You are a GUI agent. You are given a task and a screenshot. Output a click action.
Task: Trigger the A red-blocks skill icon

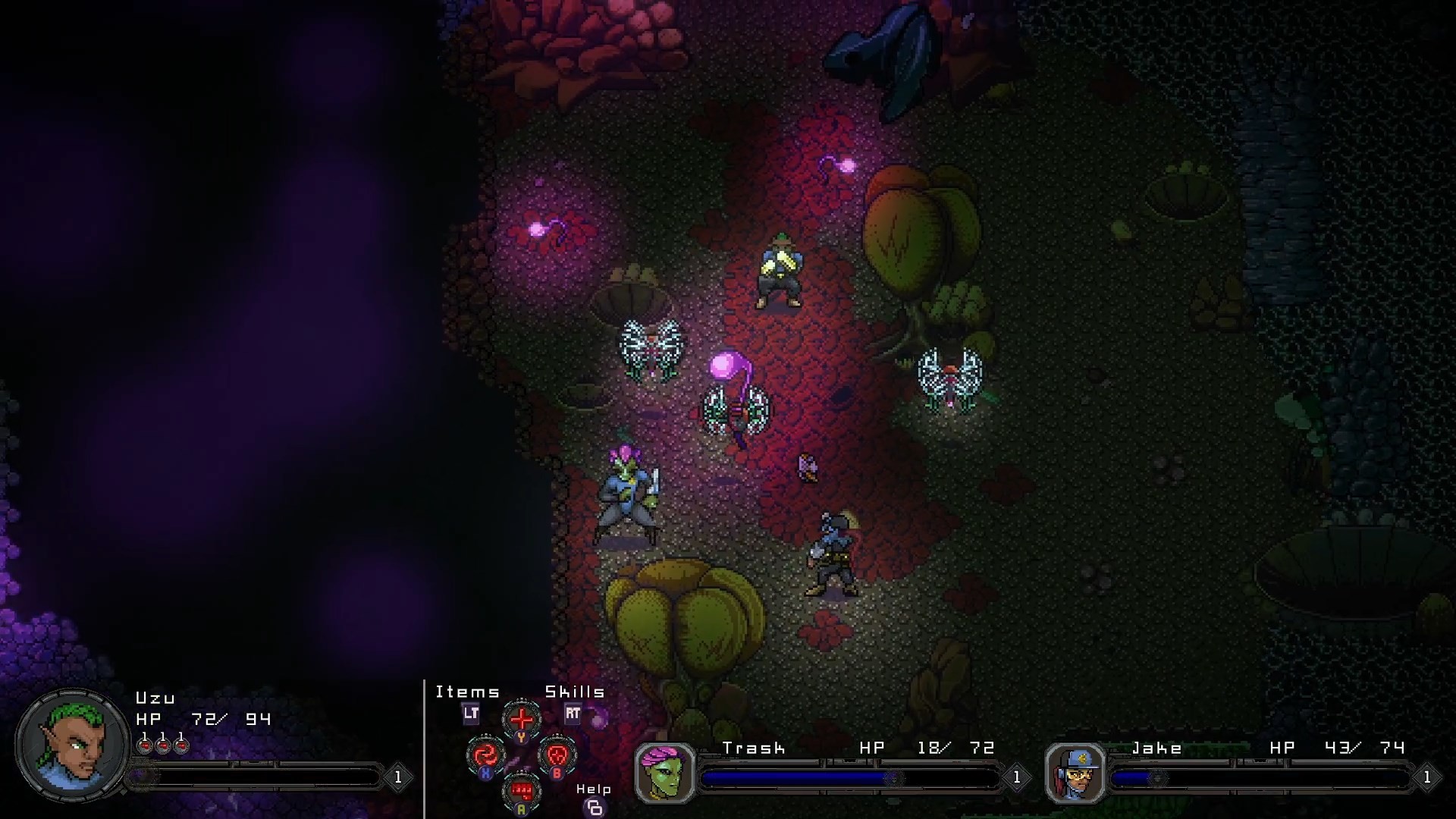[x=521, y=789]
